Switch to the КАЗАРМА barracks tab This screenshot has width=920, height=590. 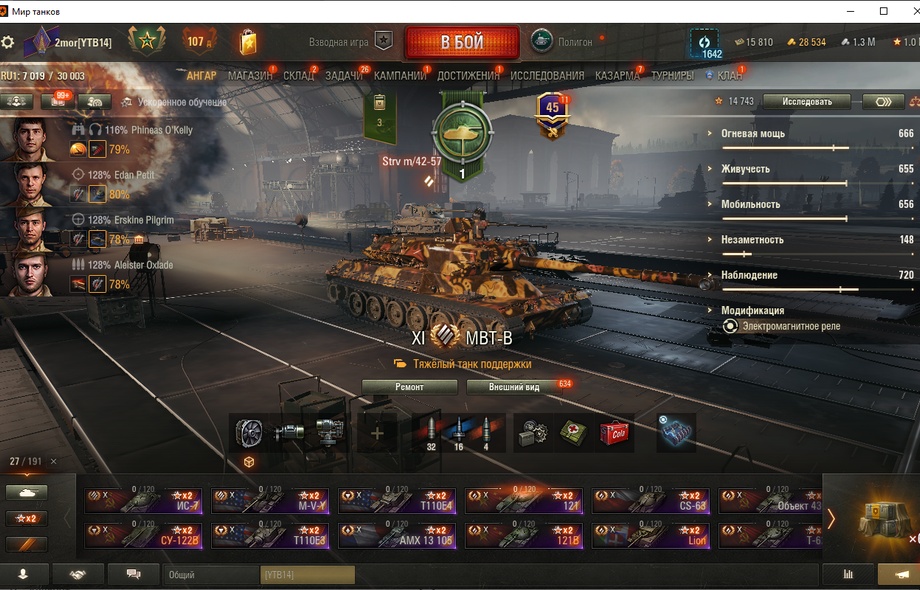click(x=617, y=75)
